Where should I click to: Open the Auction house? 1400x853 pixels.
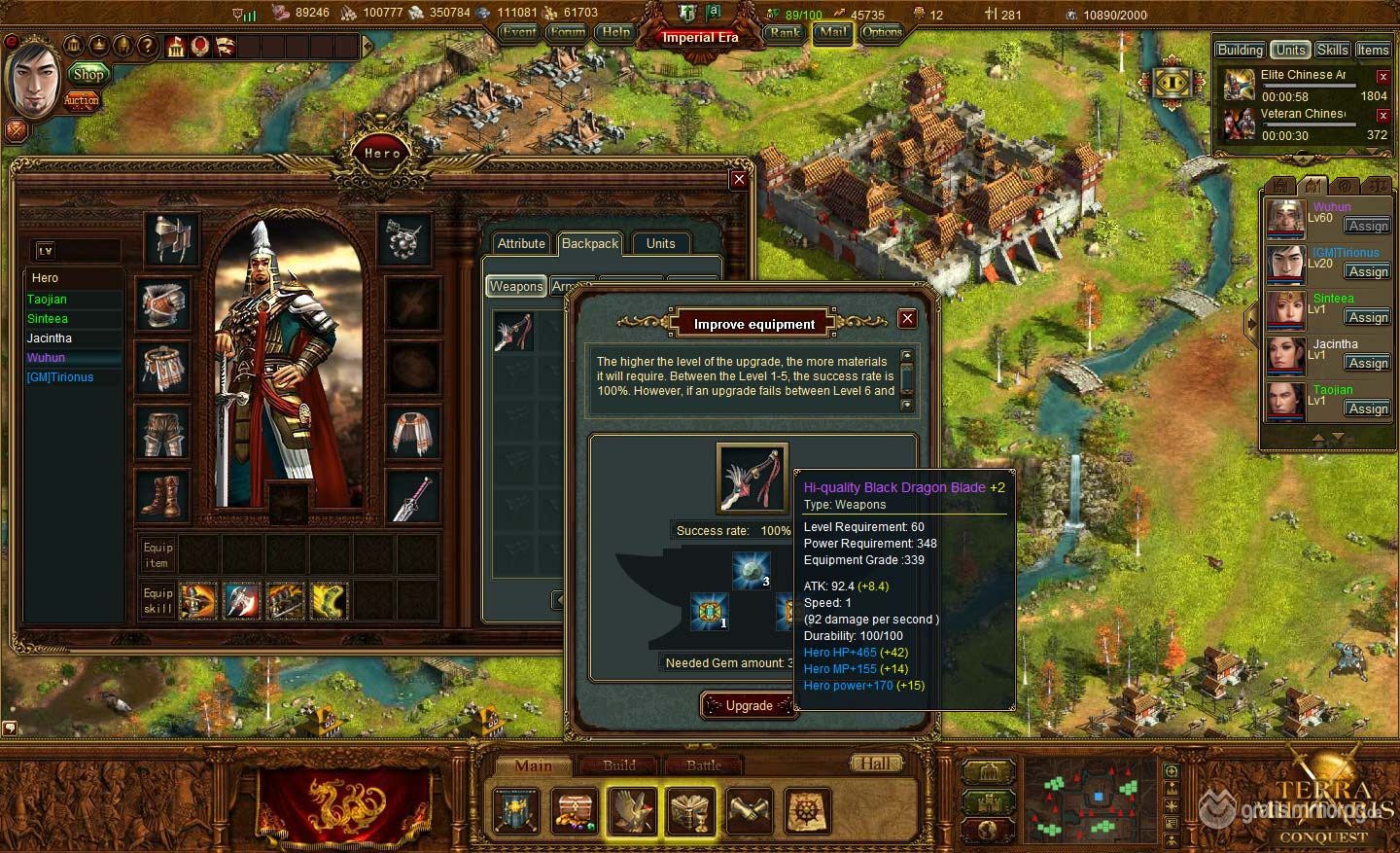click(x=82, y=99)
